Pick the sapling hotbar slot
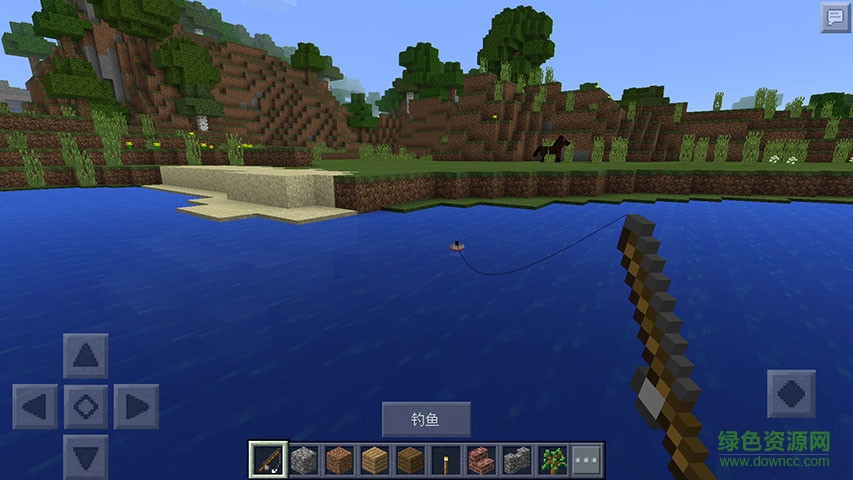Viewport: 853px width, 480px height. [551, 460]
